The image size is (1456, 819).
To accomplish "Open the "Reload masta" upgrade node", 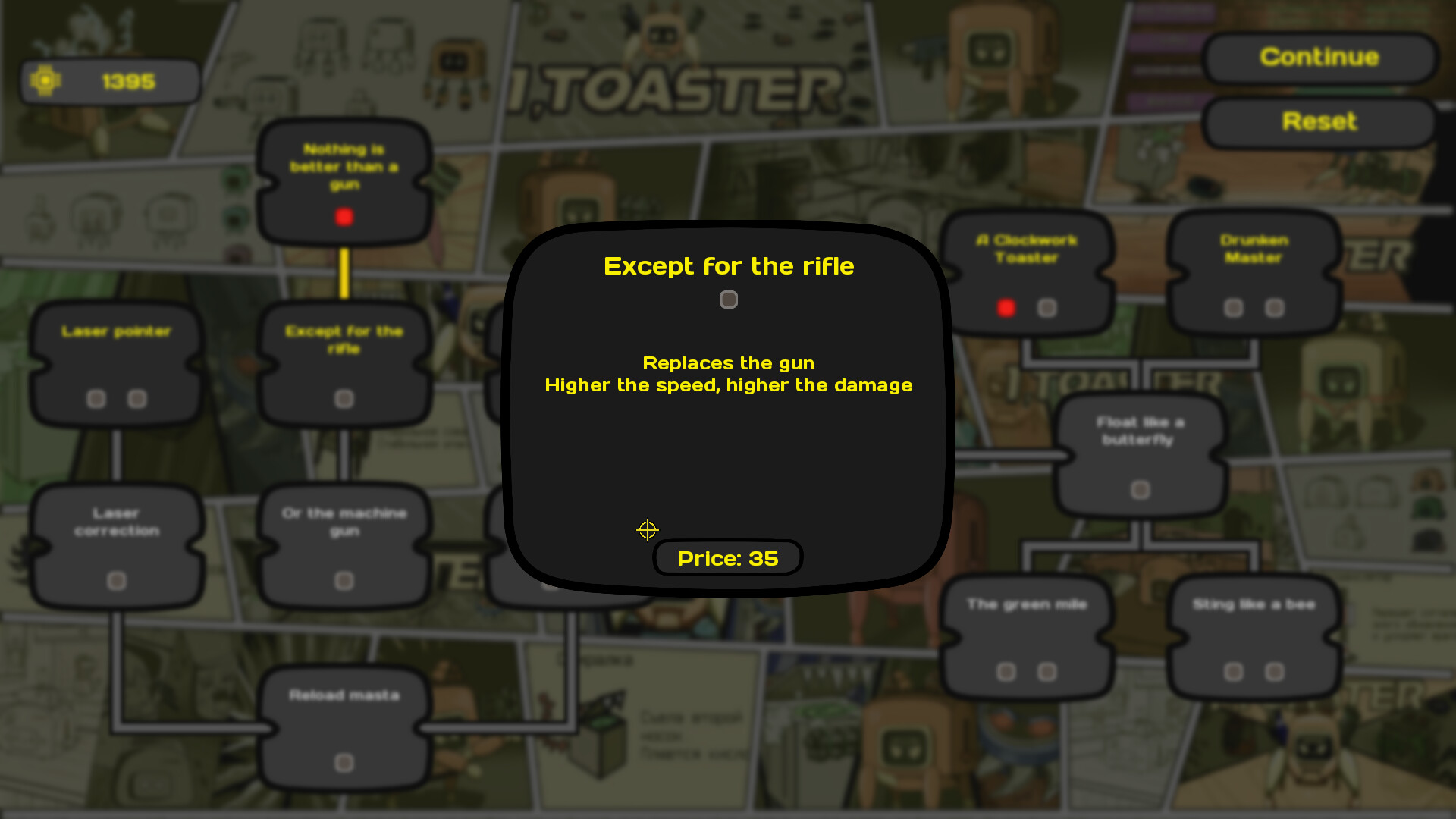I will (x=343, y=694).
